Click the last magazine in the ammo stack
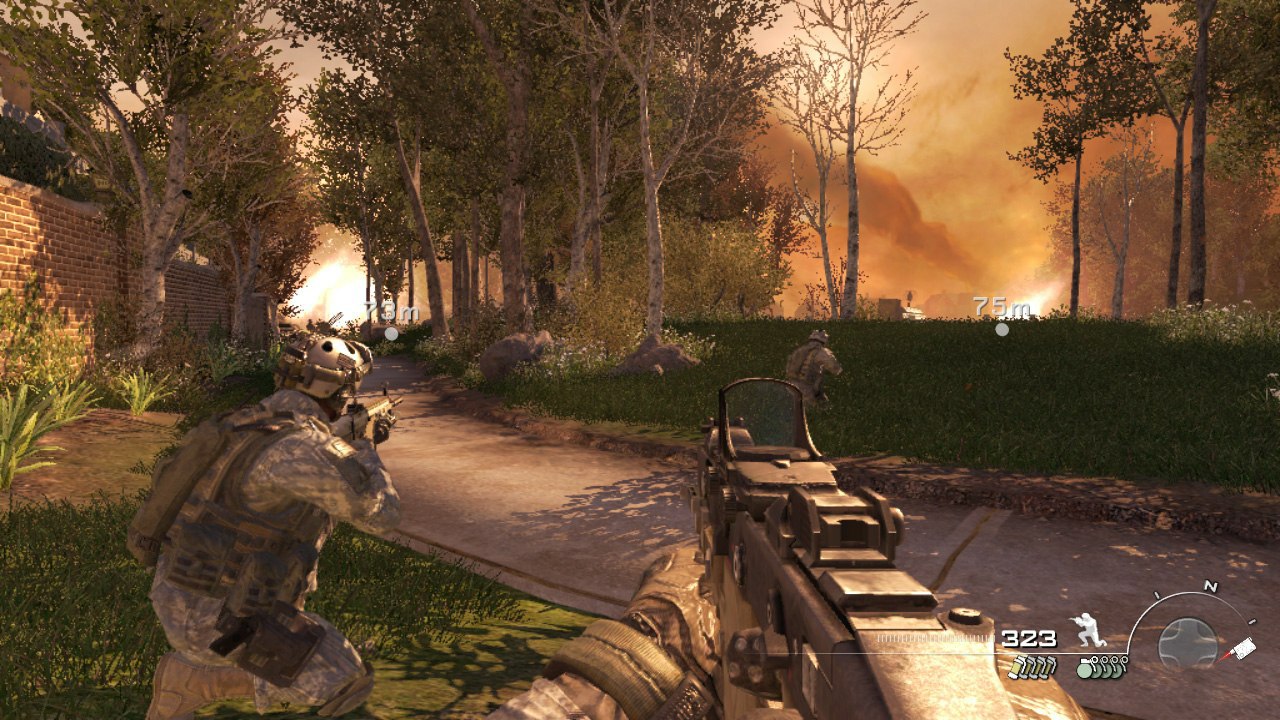This screenshot has height=720, width=1280. pos(1049,667)
